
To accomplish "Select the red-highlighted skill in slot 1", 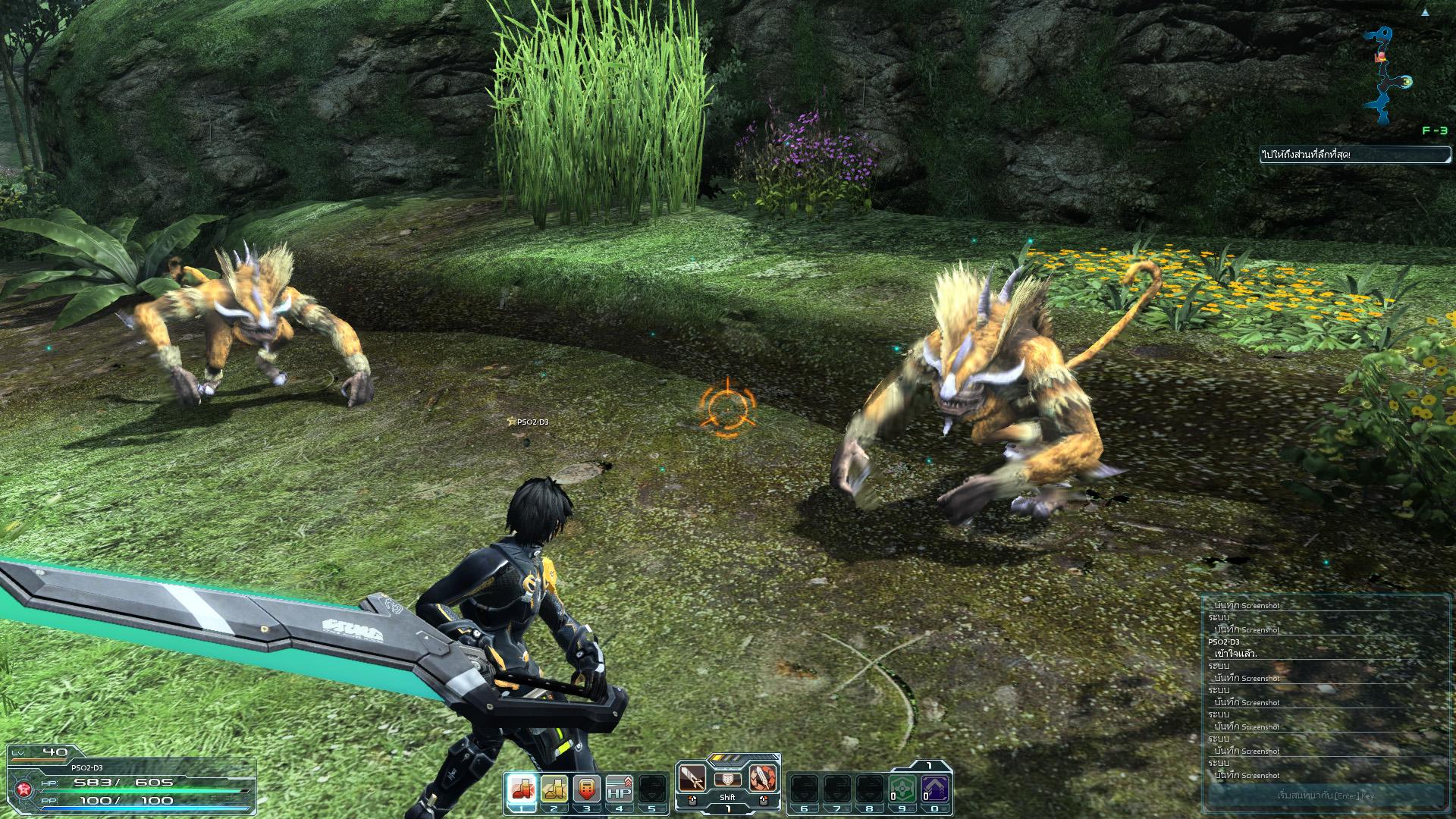I will tap(522, 789).
